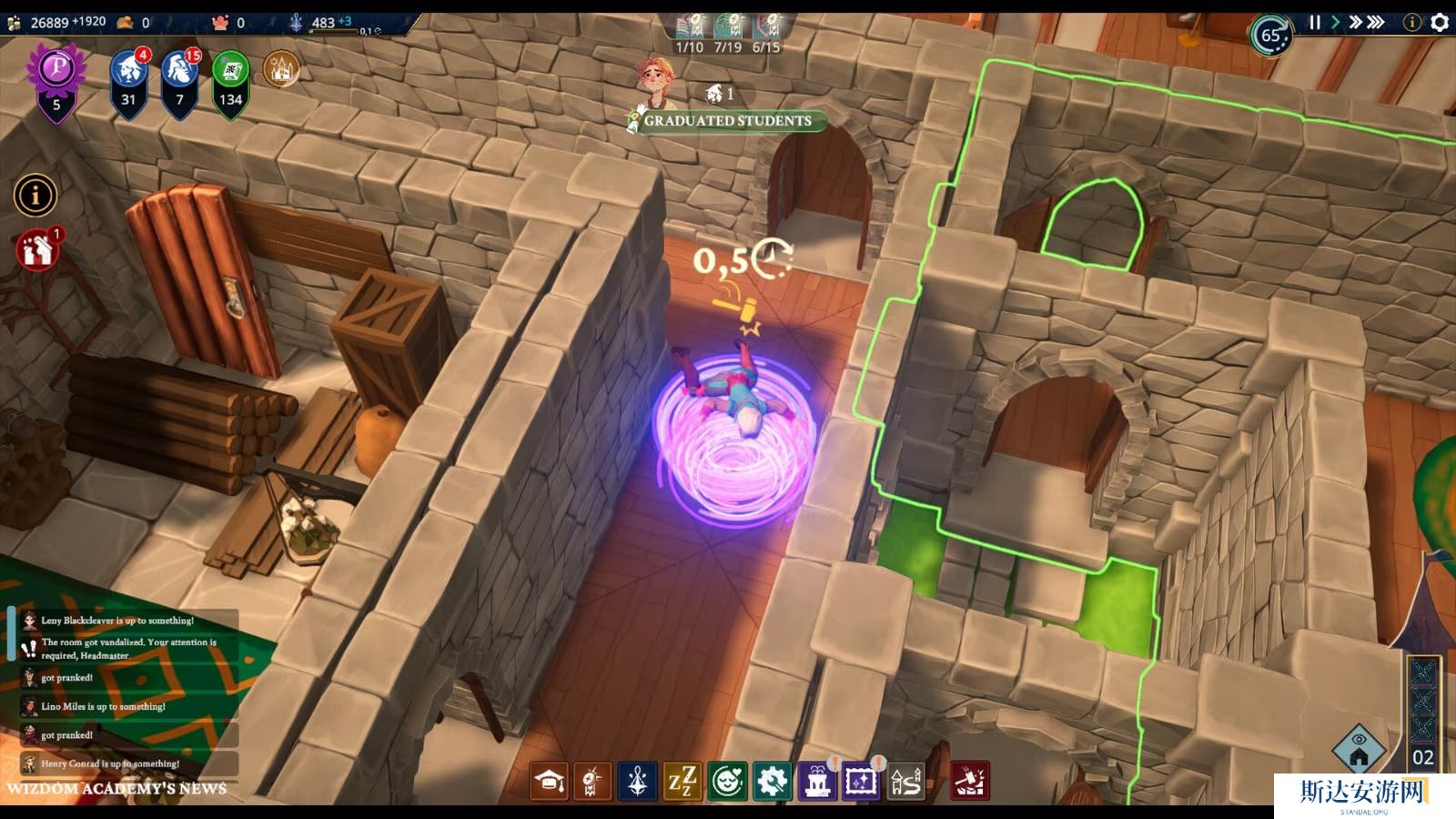Image resolution: width=1456 pixels, height=819 pixels.
Task: Open the gear and wrench maintenance category
Action: (x=772, y=782)
